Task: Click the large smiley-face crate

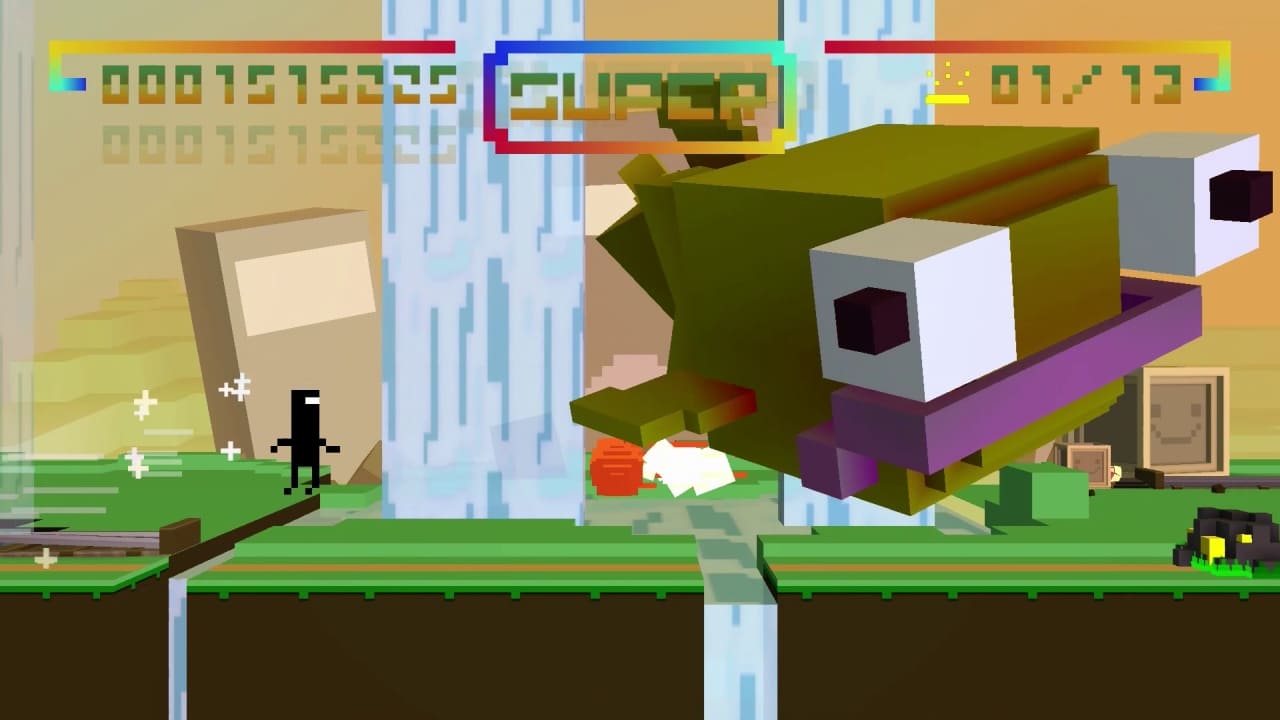Action: click(x=1186, y=420)
